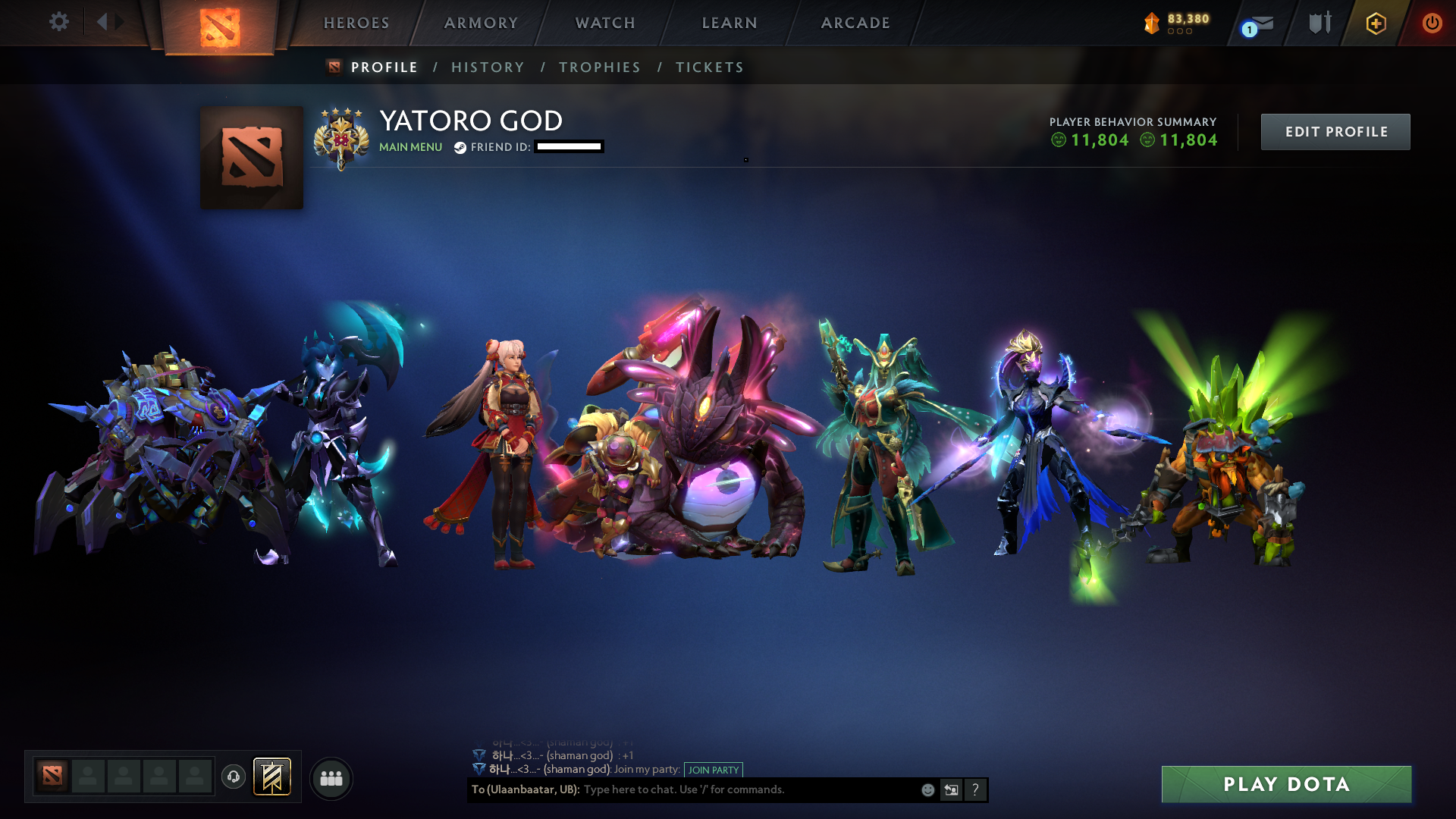This screenshot has height=819, width=1456.
Task: Open the Ulaanbaatar chat channel selector
Action: (x=523, y=789)
